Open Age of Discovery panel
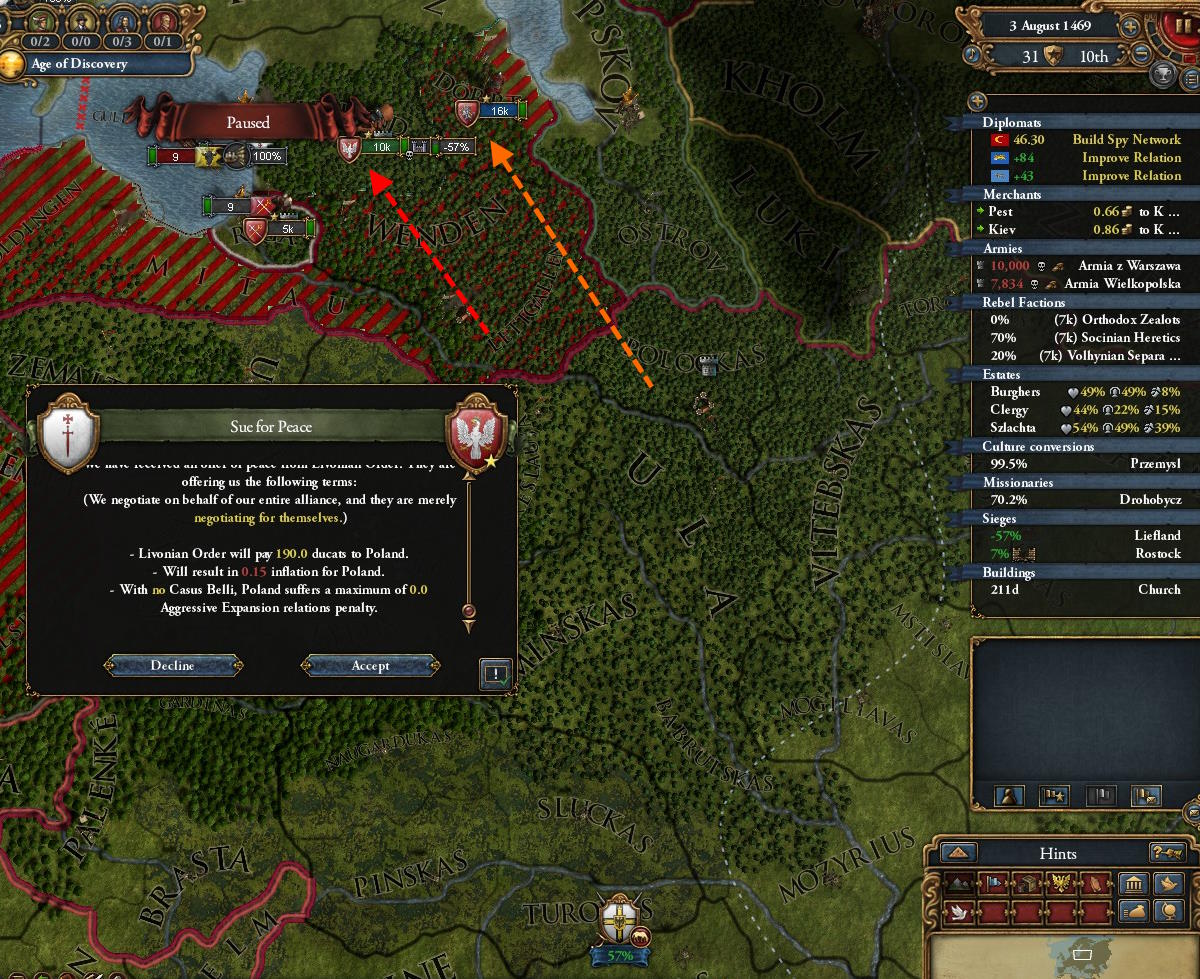The image size is (1200, 979). tap(95, 64)
